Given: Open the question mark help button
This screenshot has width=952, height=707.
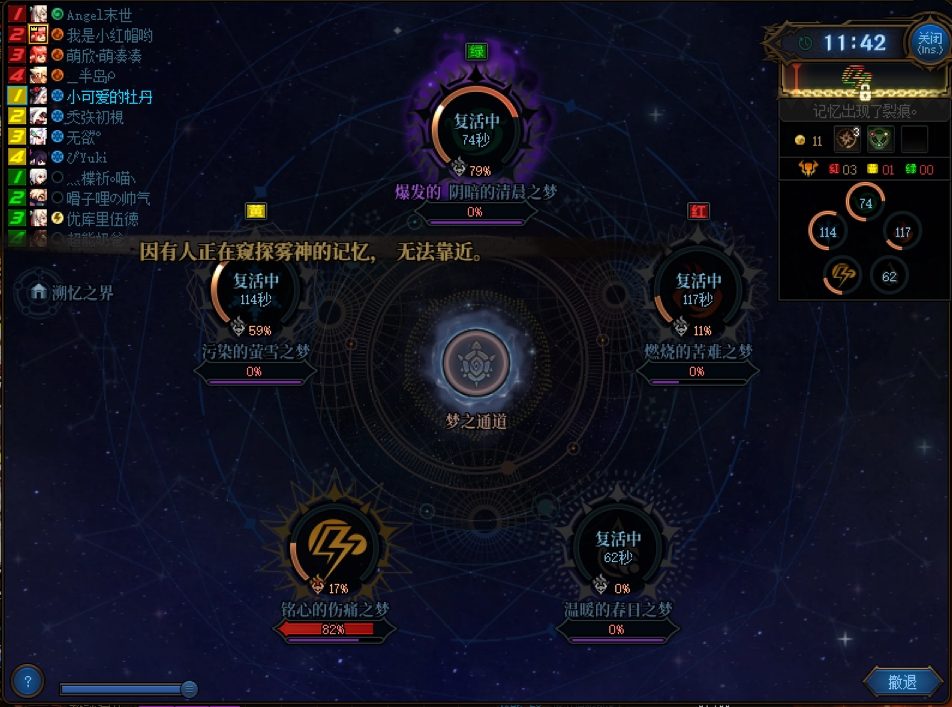Looking at the screenshot, I should point(27,682).
